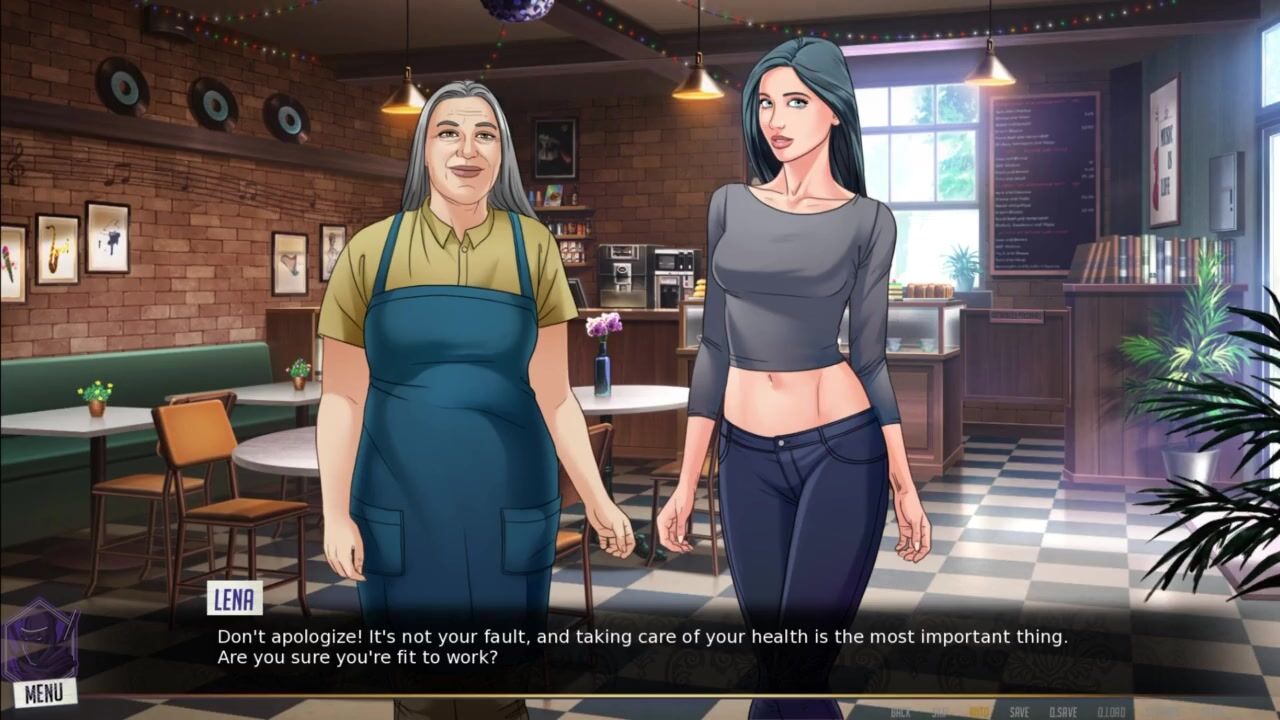Toggle Auto-advance mode

[x=979, y=712]
